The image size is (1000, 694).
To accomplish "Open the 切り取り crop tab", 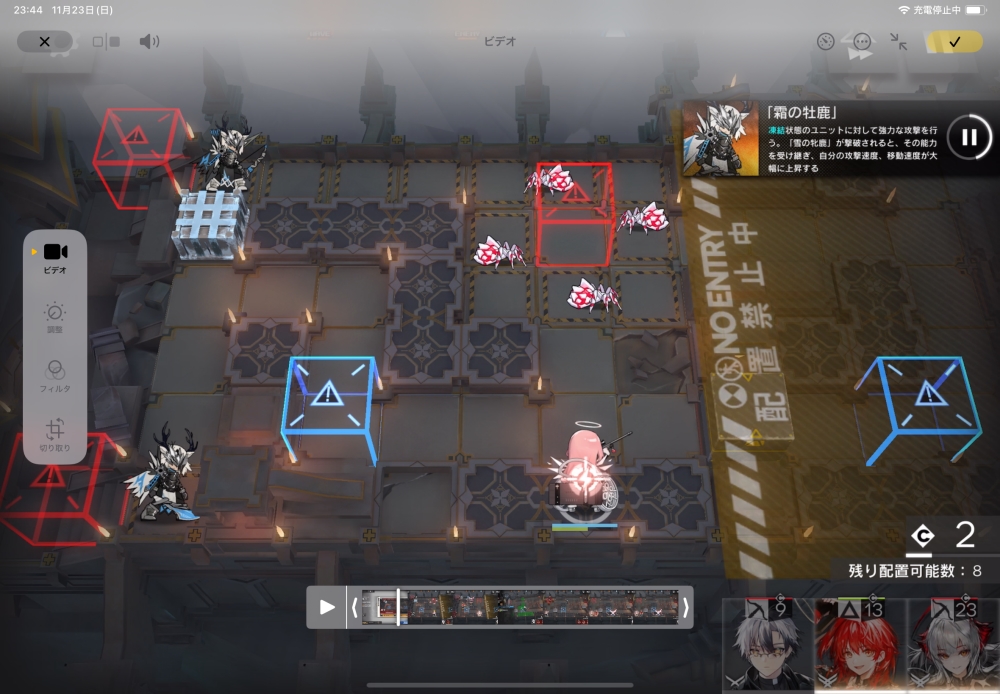I will point(55,436).
